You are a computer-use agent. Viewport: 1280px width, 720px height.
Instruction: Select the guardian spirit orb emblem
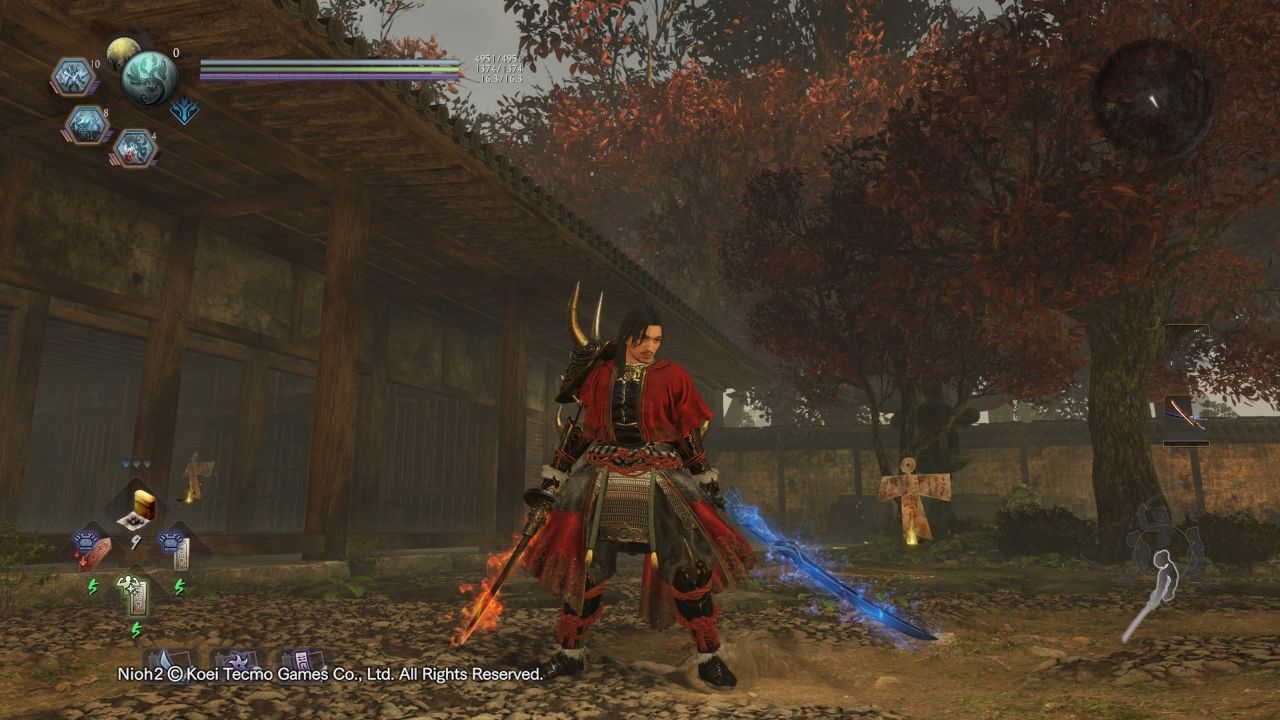(x=150, y=76)
